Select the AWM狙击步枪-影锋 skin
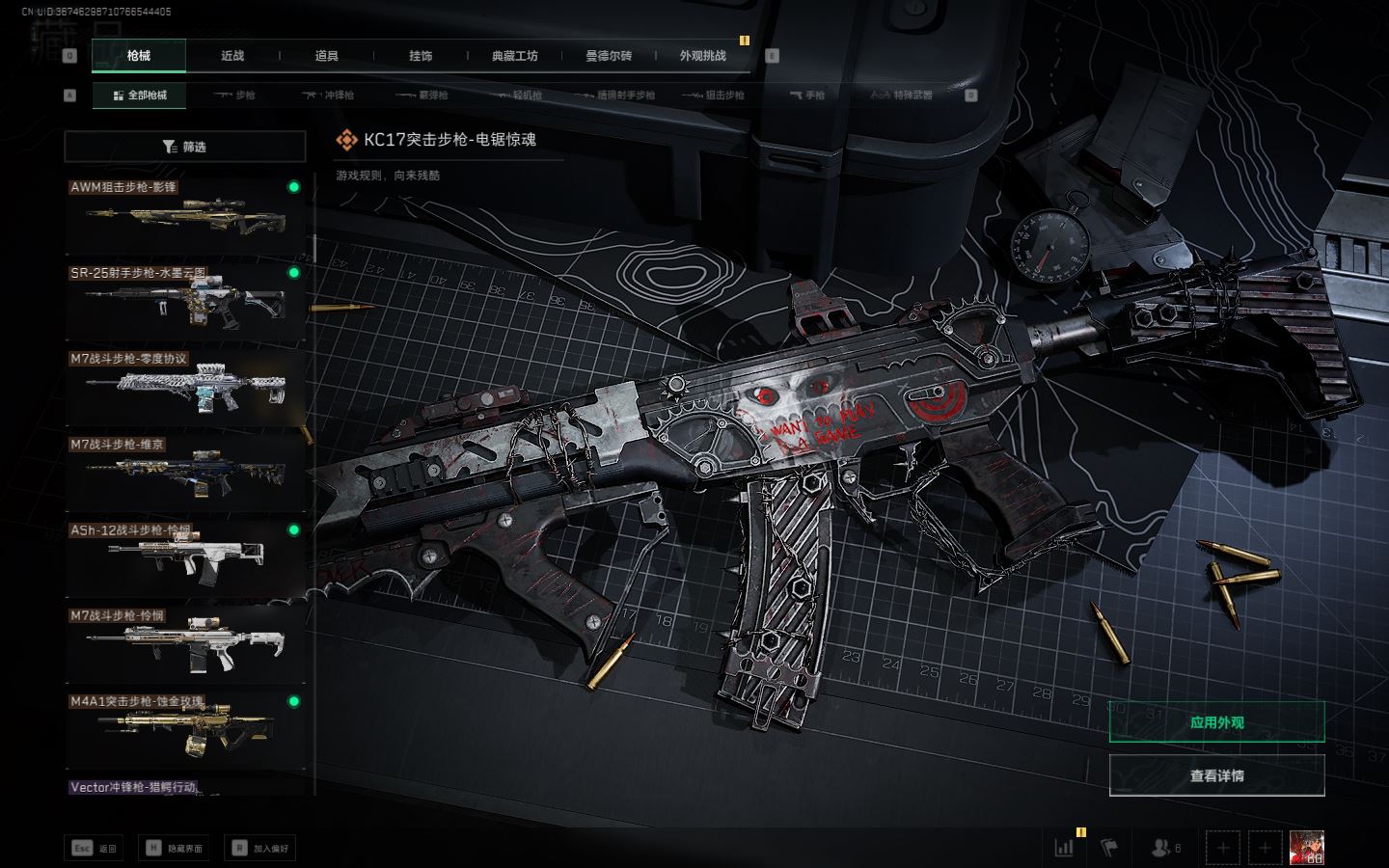The height and width of the screenshot is (868, 1389). click(185, 217)
